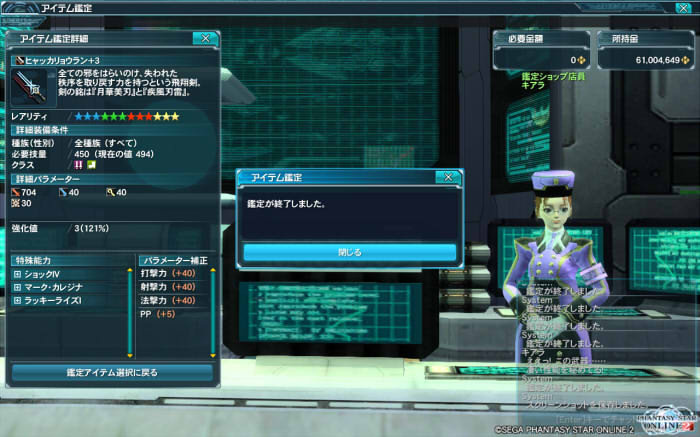Screen dimensions: 700x437
Task: Return to item selection via 鑑定アイテム選択に戻る
Action: [x=112, y=372]
